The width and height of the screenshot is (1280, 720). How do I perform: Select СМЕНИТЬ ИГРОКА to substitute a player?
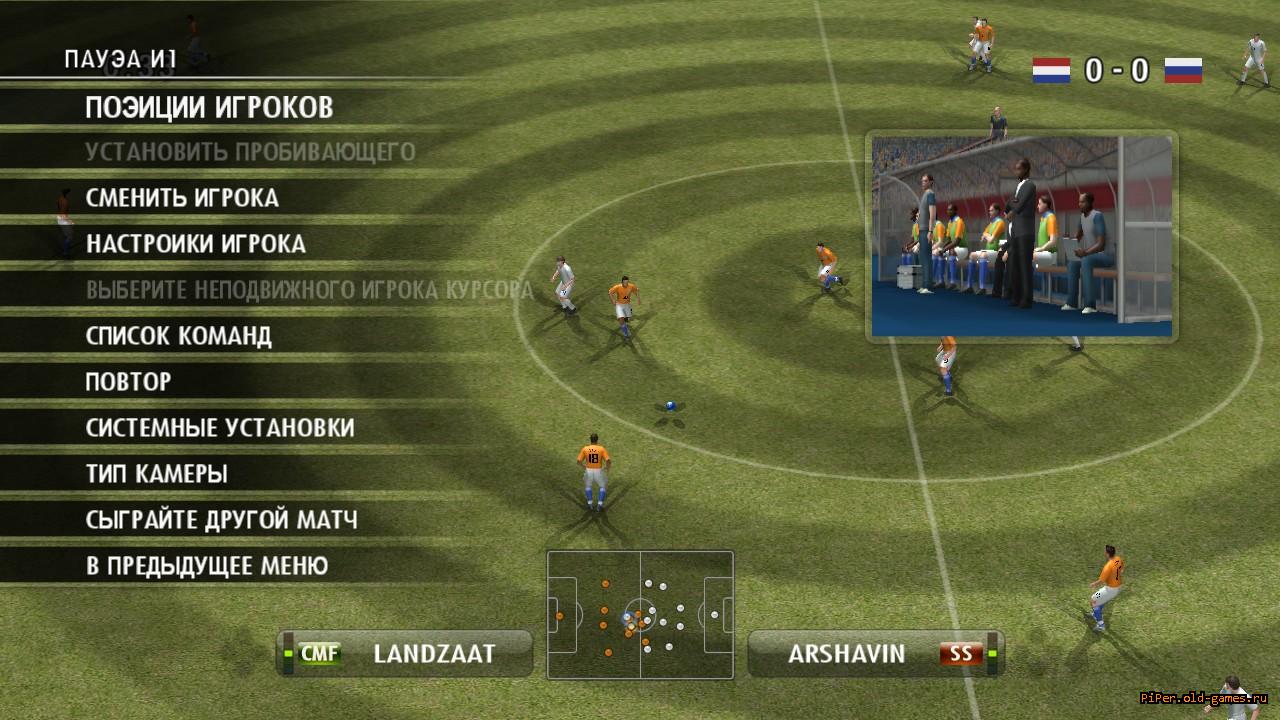pyautogui.click(x=182, y=198)
